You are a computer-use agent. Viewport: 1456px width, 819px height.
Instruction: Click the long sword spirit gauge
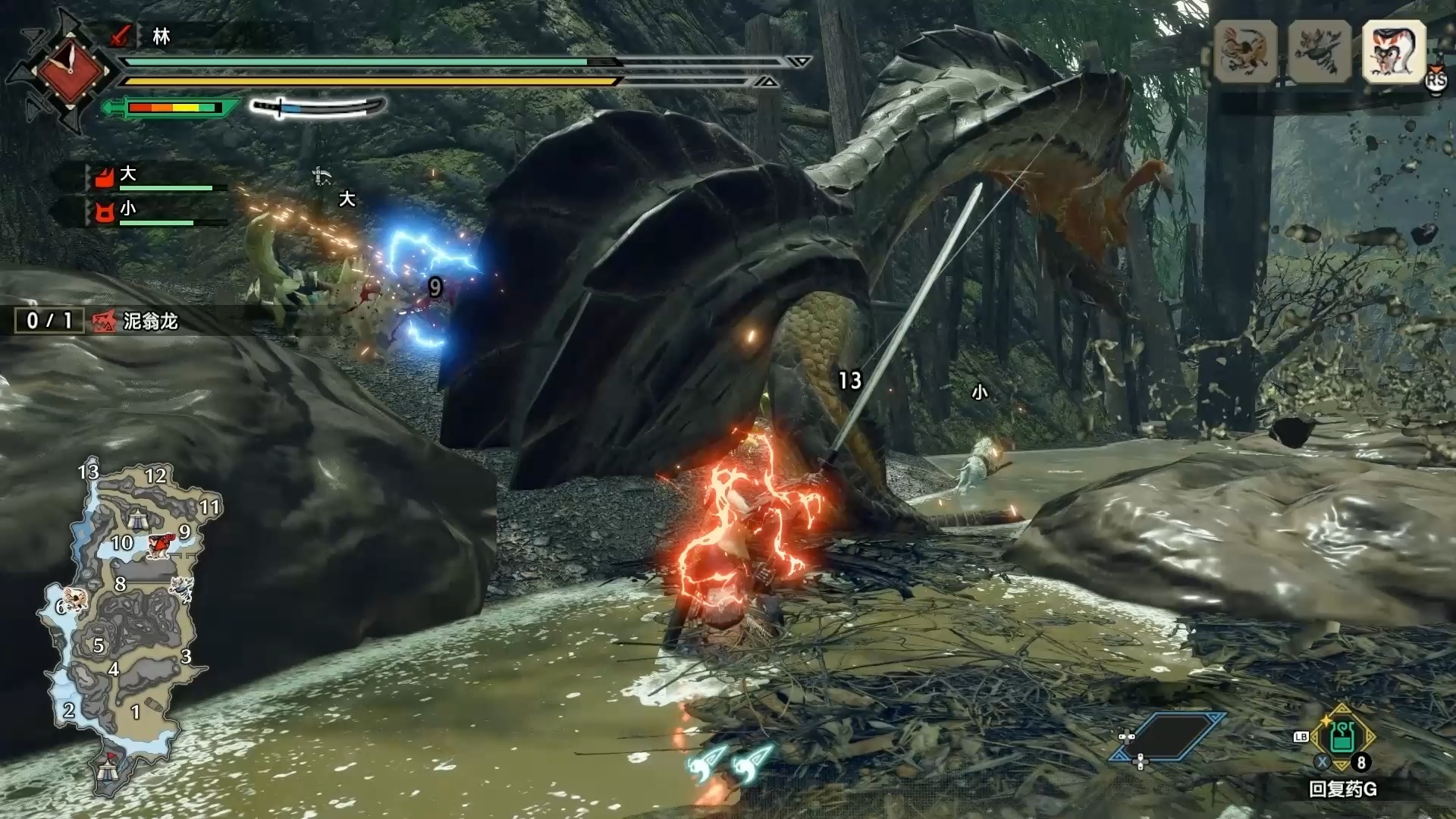(x=318, y=108)
